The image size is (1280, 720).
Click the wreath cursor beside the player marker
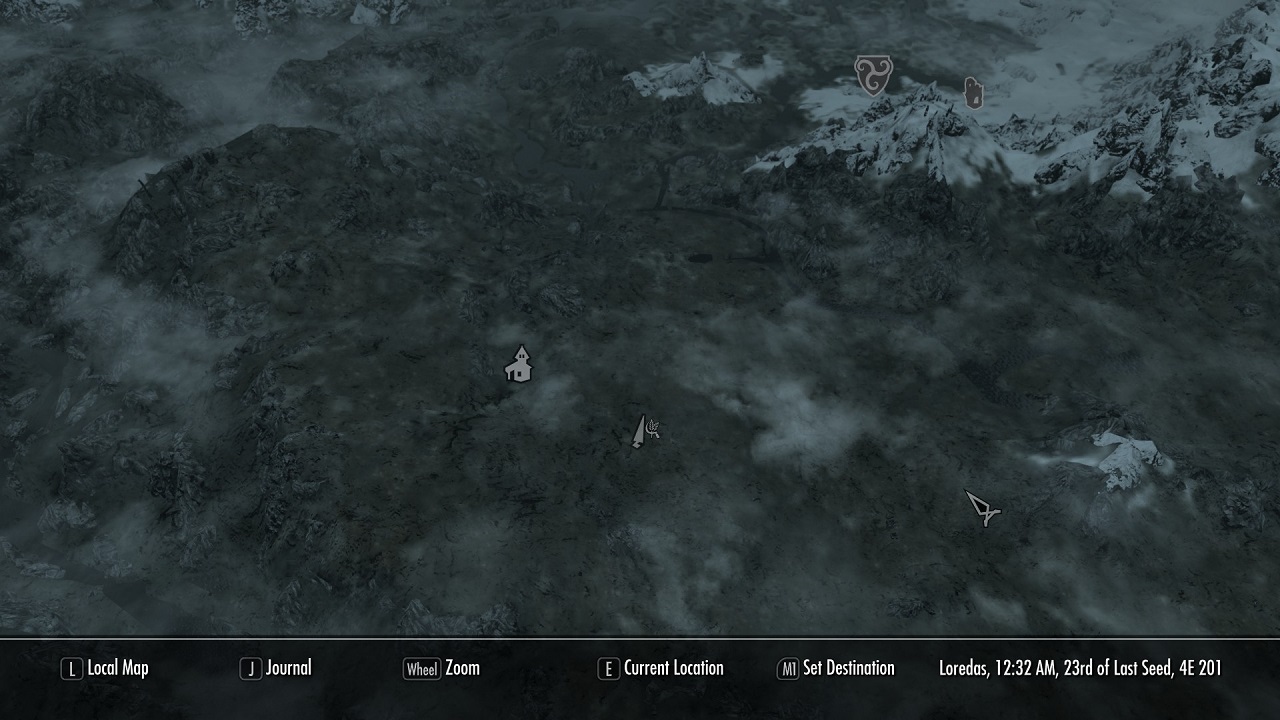click(654, 426)
